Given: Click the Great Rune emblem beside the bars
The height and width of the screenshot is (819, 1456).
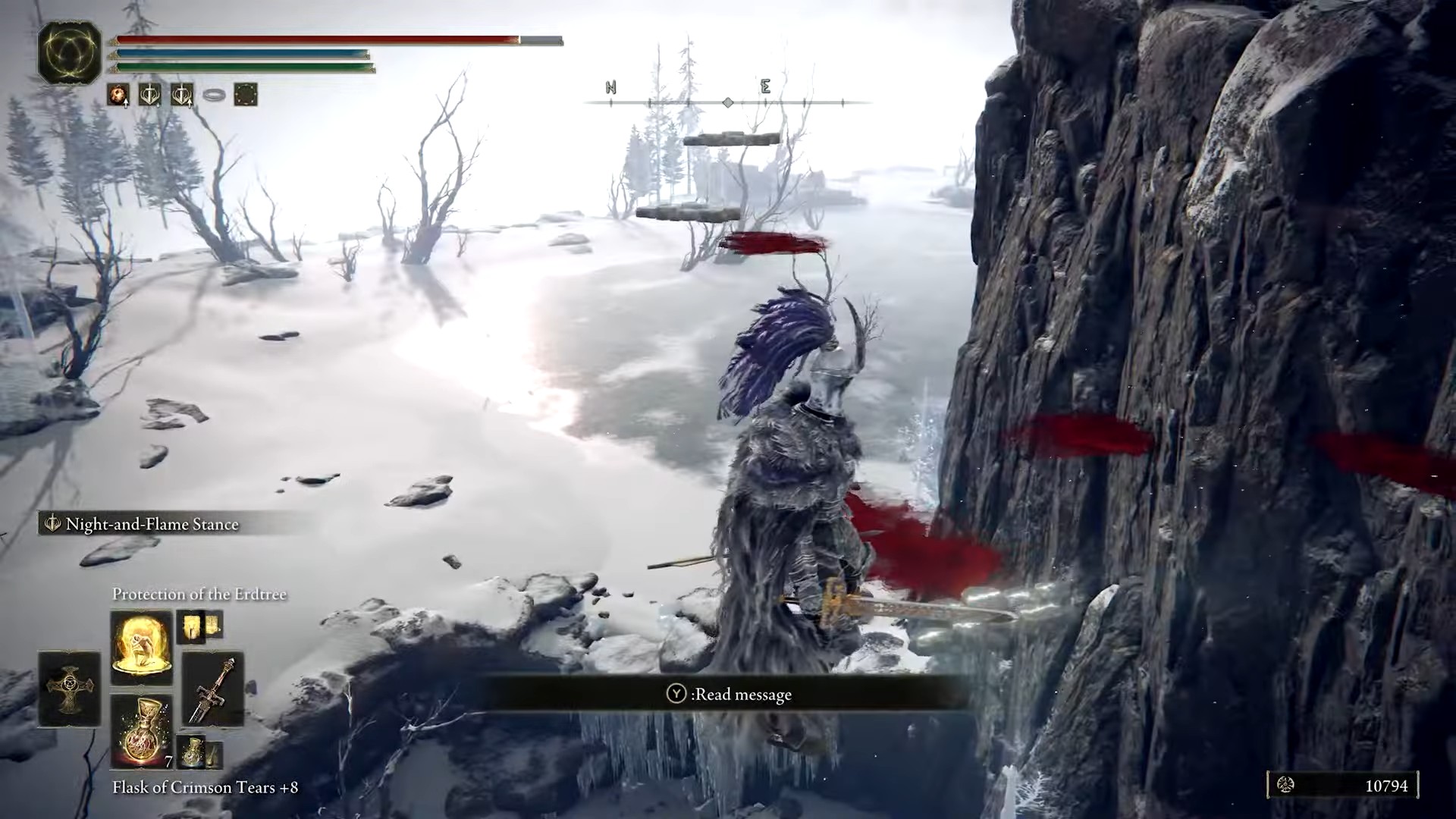Looking at the screenshot, I should click(x=70, y=52).
